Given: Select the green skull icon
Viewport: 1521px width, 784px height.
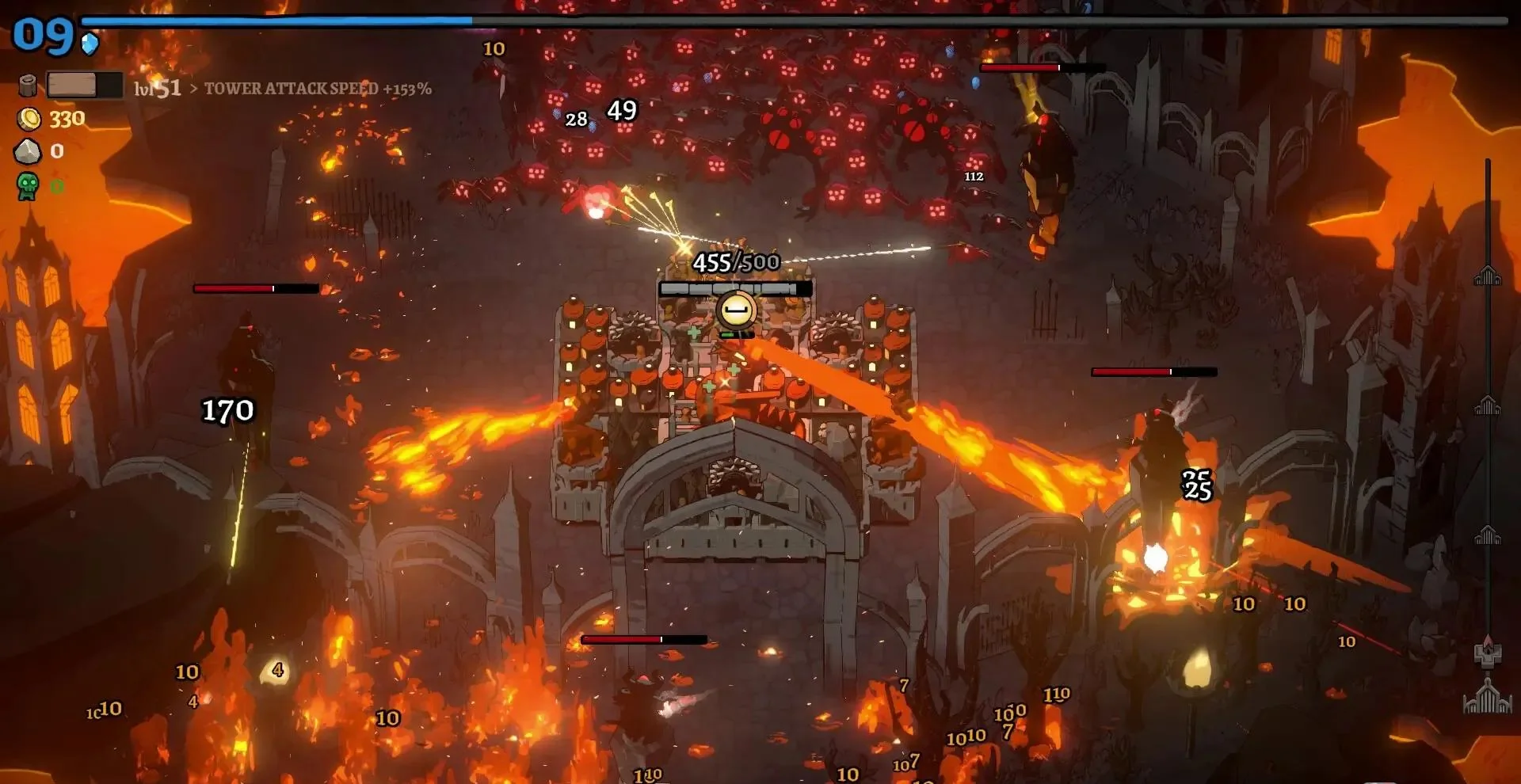Looking at the screenshot, I should (28, 186).
